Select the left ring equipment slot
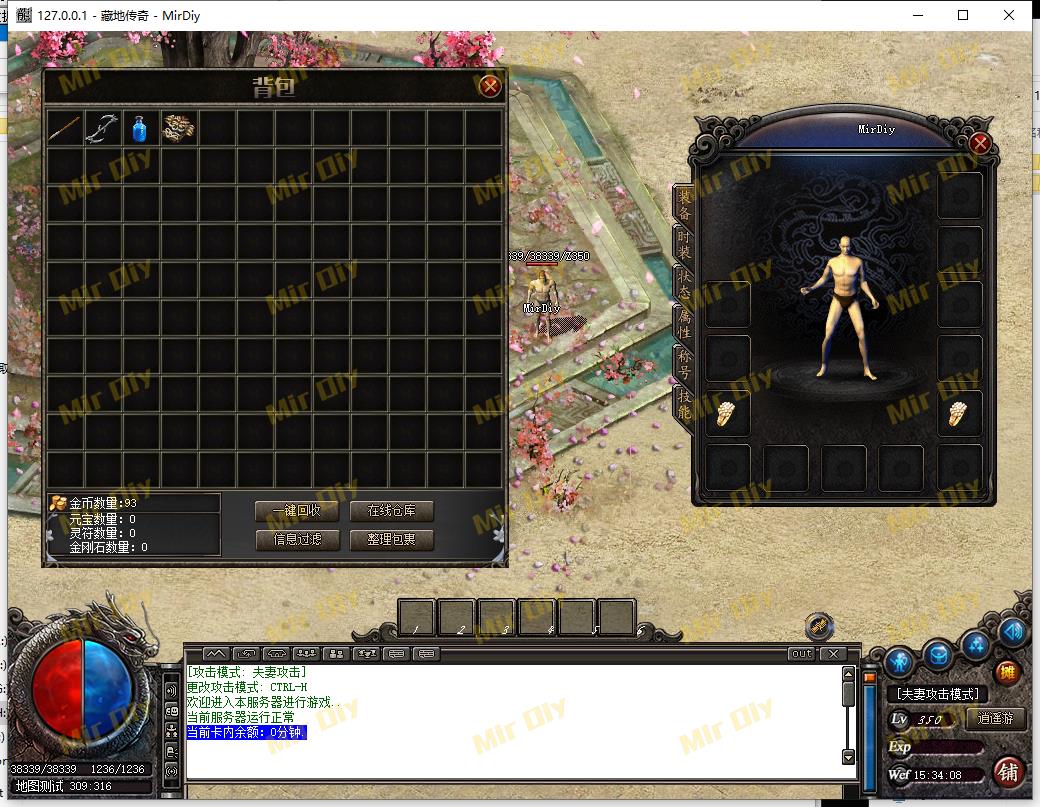Viewport: 1040px width, 807px height. (x=728, y=414)
